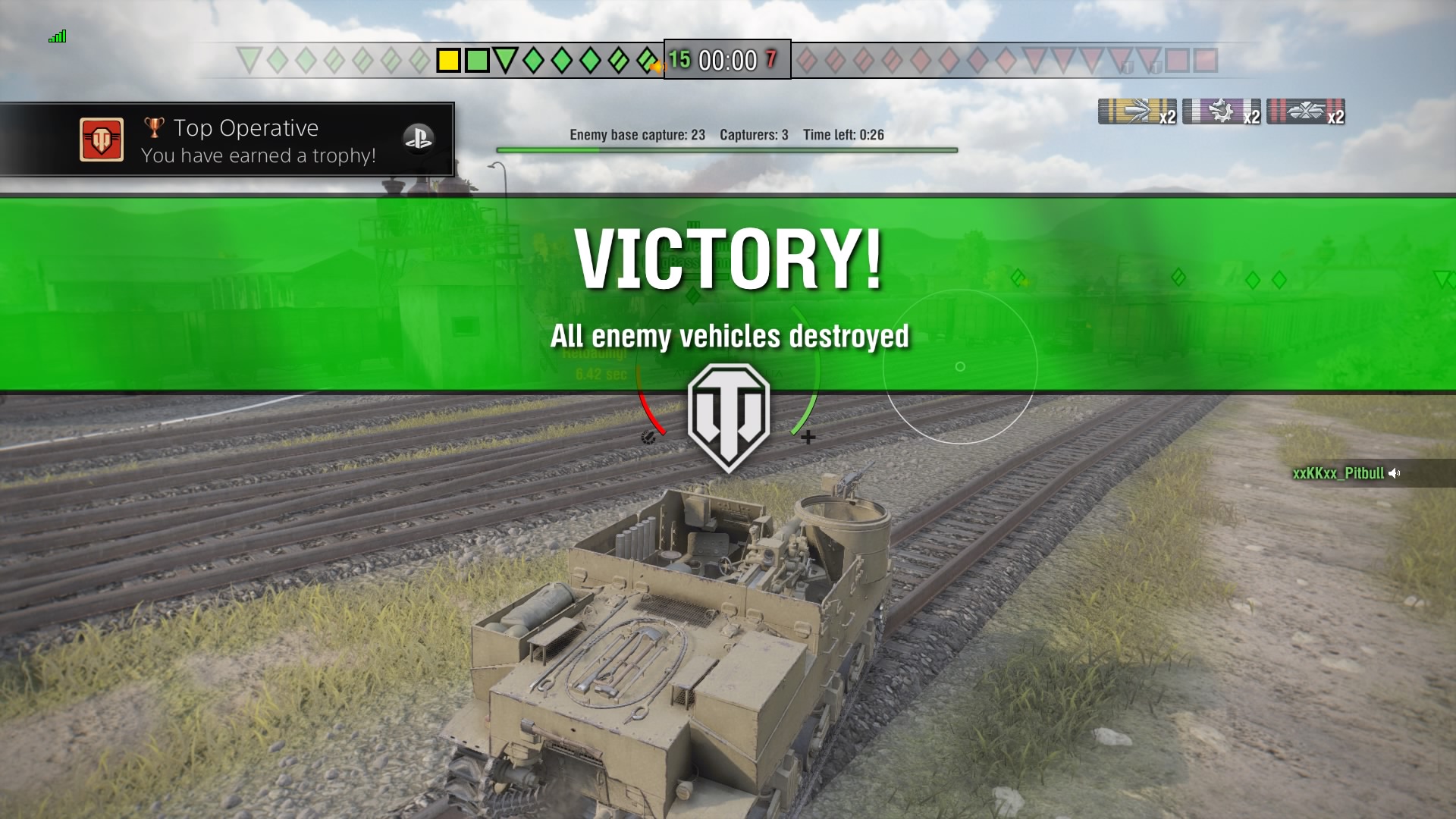Screen dimensions: 1456x819
Task: Expand the enemy score counter showing 7
Action: (770, 59)
